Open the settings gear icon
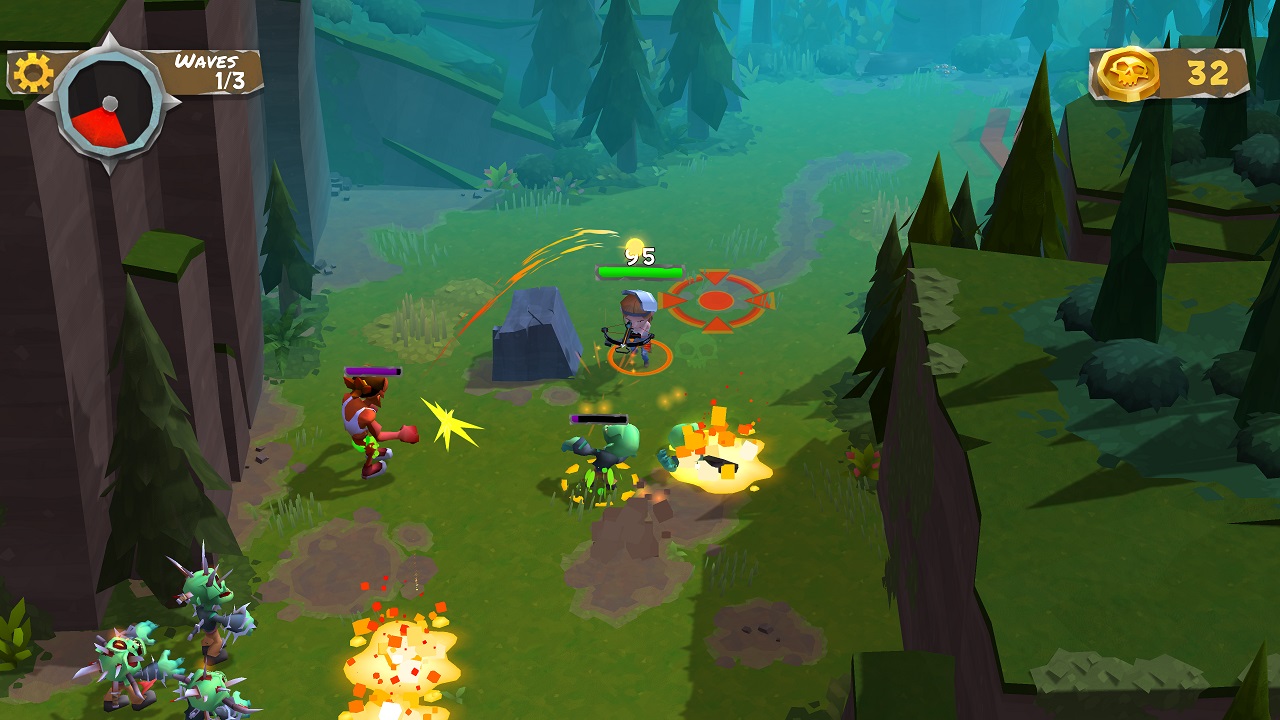 (32, 70)
